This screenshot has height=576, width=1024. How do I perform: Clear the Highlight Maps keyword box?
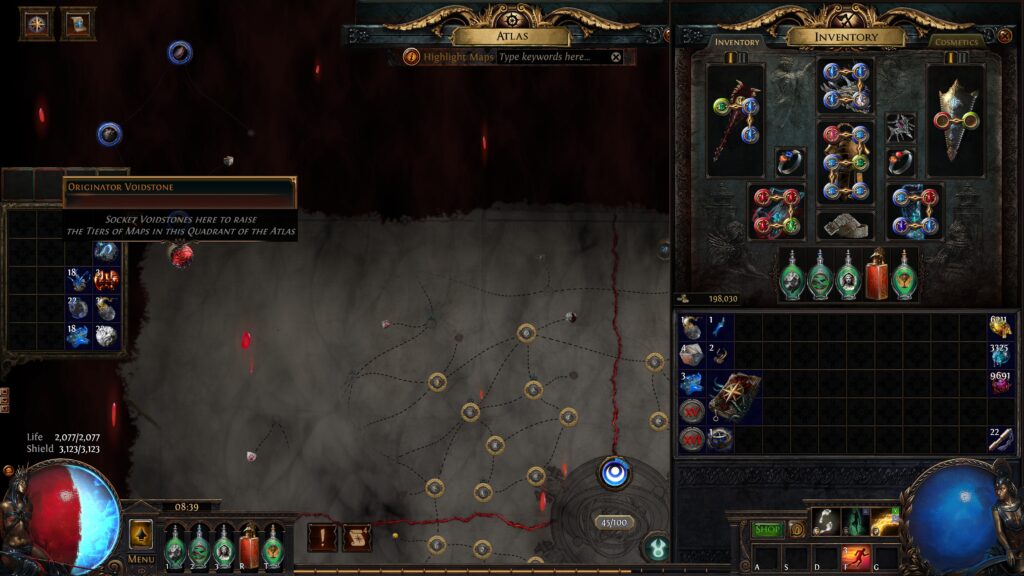pyautogui.click(x=616, y=57)
